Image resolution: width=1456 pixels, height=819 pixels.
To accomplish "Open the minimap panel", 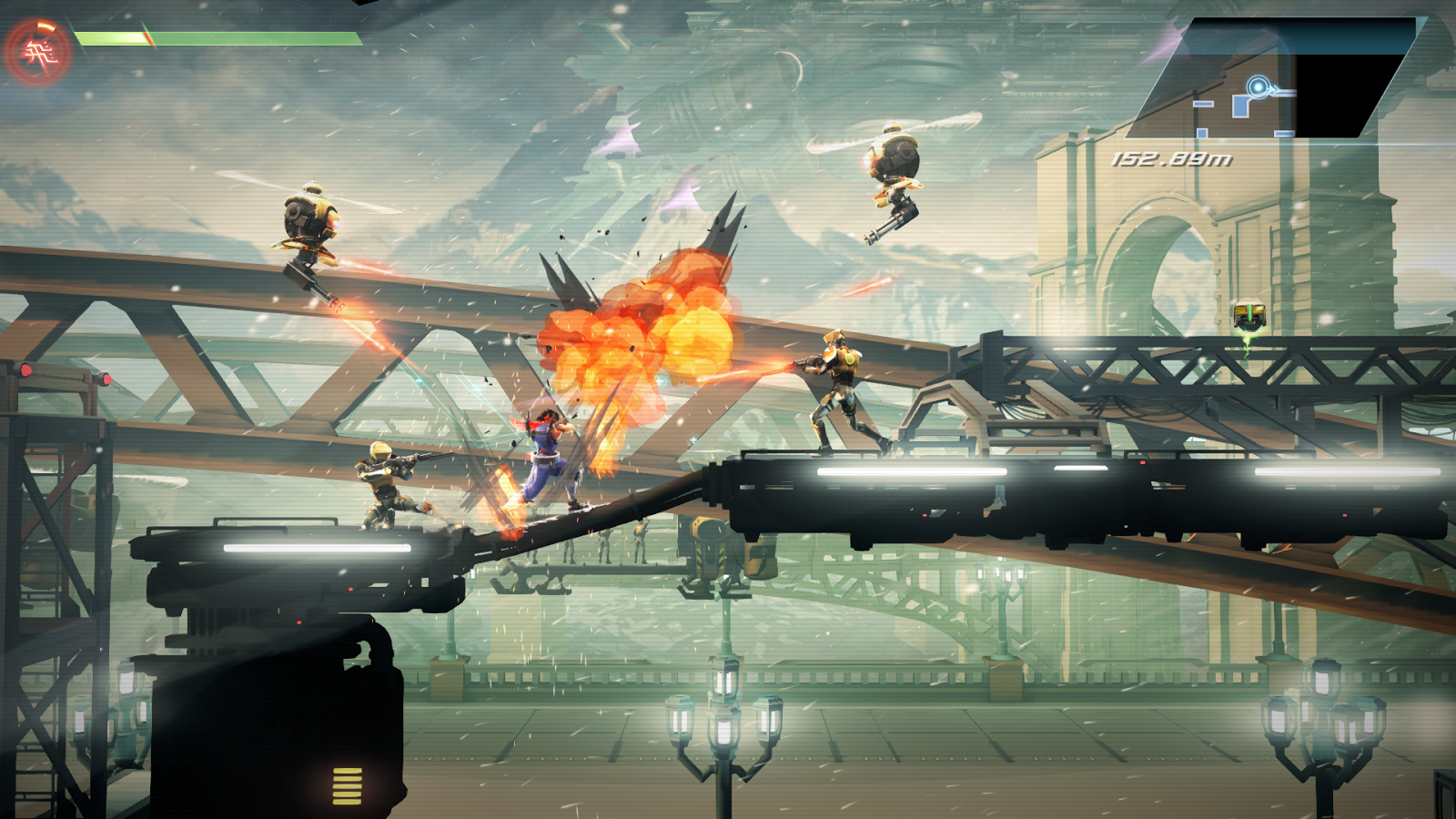I will [1274, 80].
